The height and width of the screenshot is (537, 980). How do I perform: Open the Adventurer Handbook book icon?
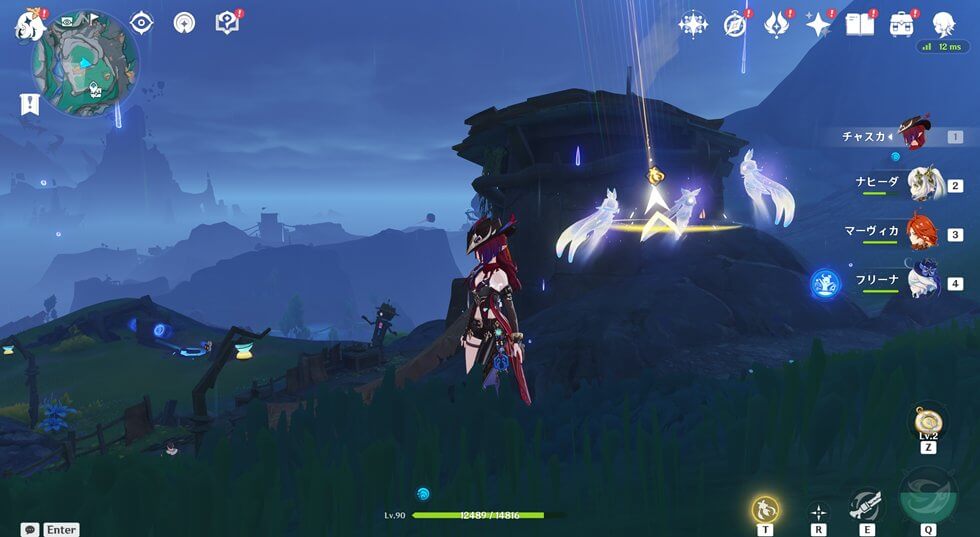[x=859, y=24]
